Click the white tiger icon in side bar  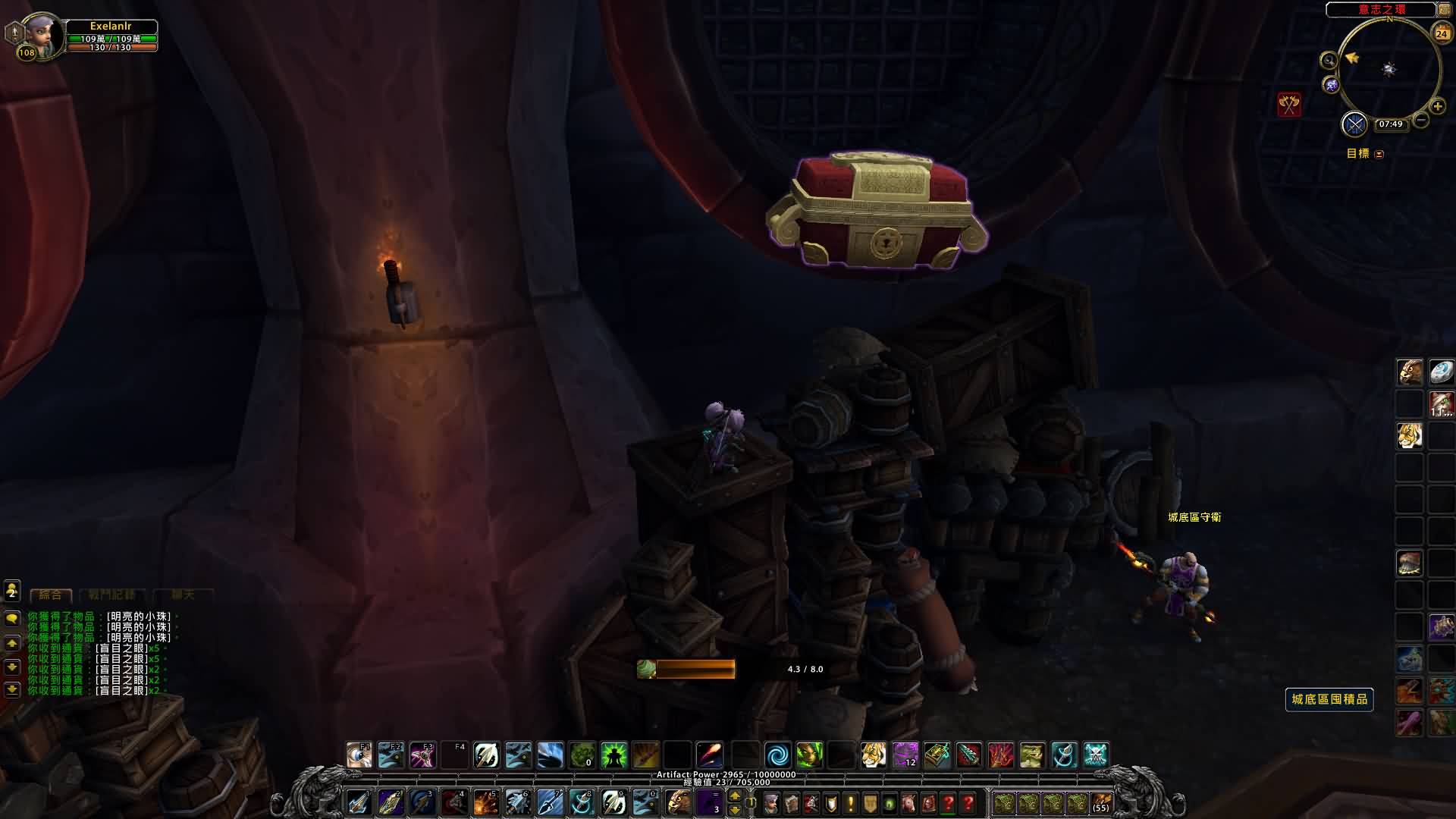[x=1410, y=436]
